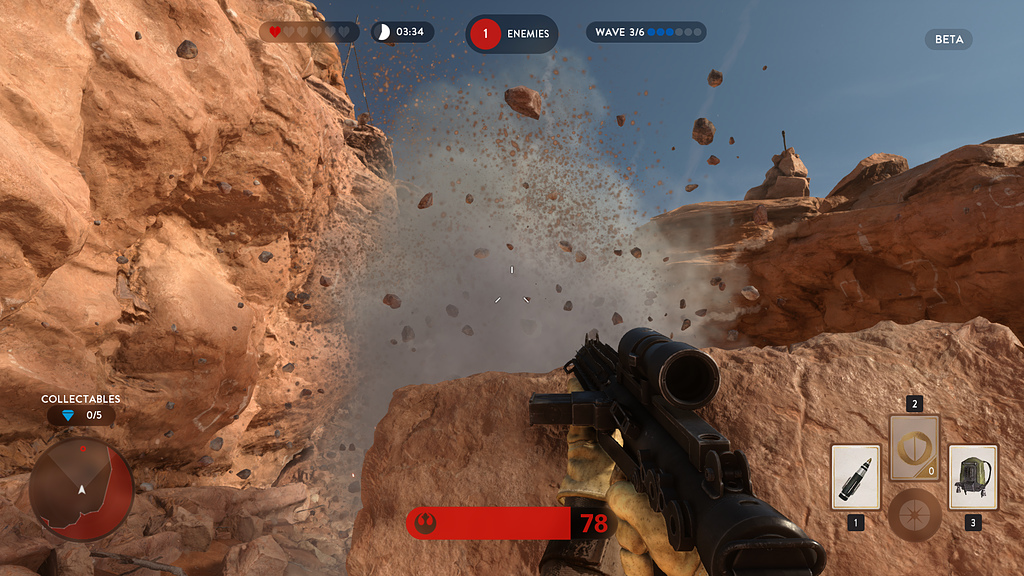Use the jump pack star card
This screenshot has height=576, width=1024.
coord(972,477)
